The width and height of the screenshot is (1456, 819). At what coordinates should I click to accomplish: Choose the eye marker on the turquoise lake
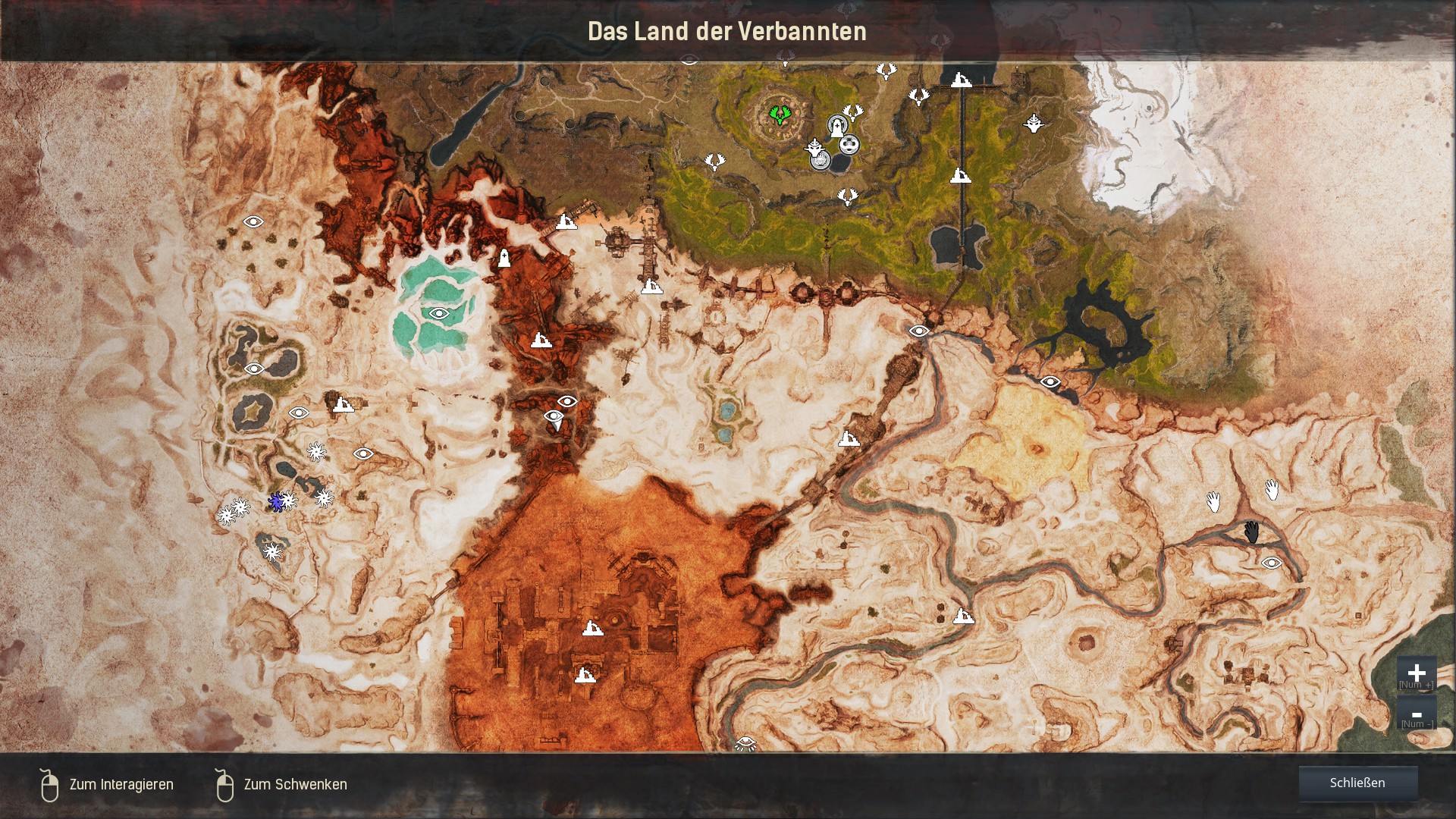point(438,313)
